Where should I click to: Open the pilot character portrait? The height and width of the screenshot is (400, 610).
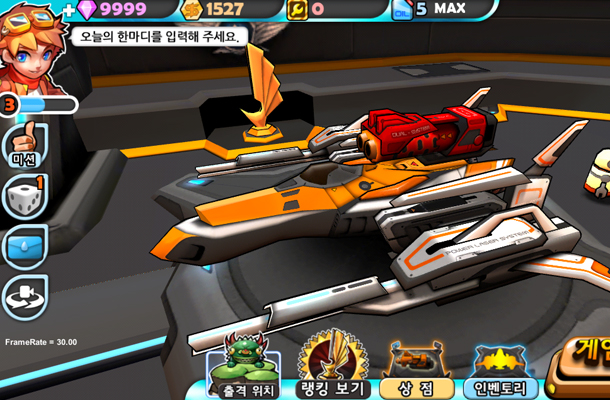point(31,45)
